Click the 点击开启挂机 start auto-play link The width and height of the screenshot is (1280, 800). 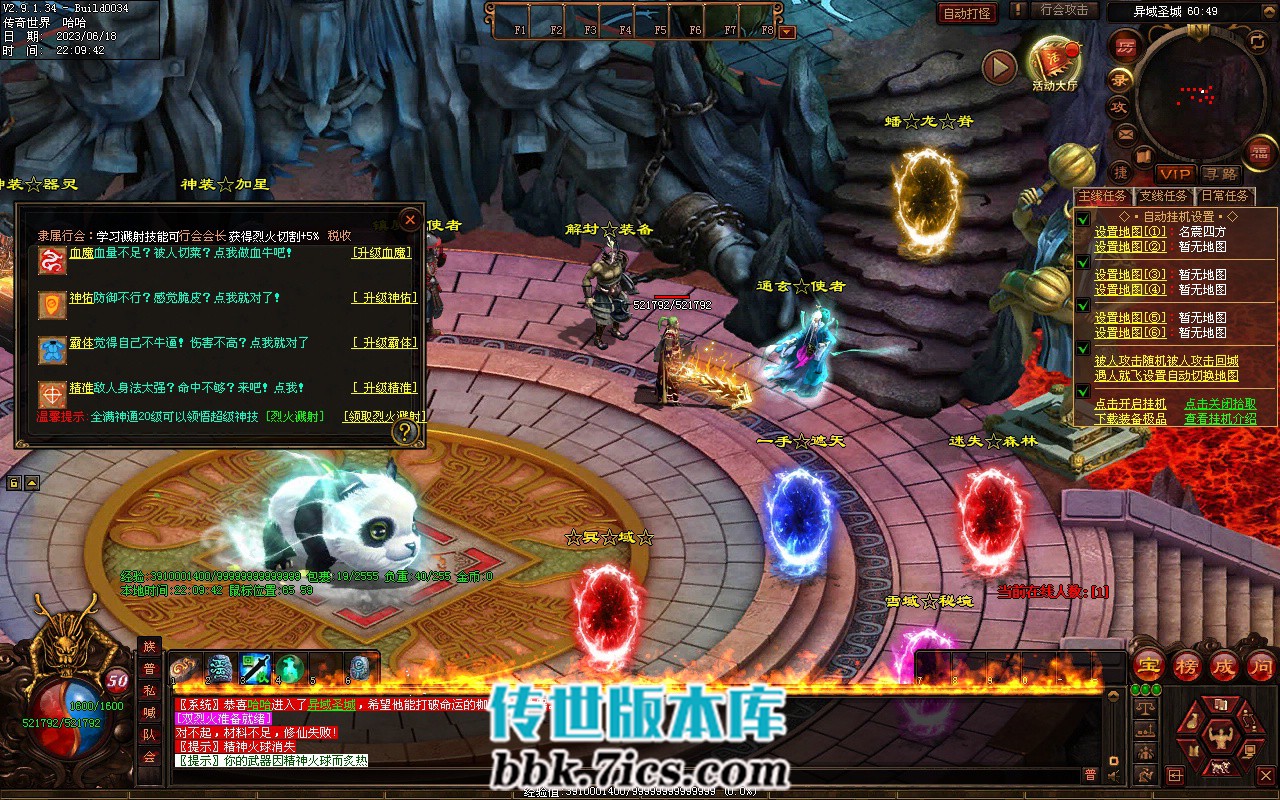tap(1130, 404)
